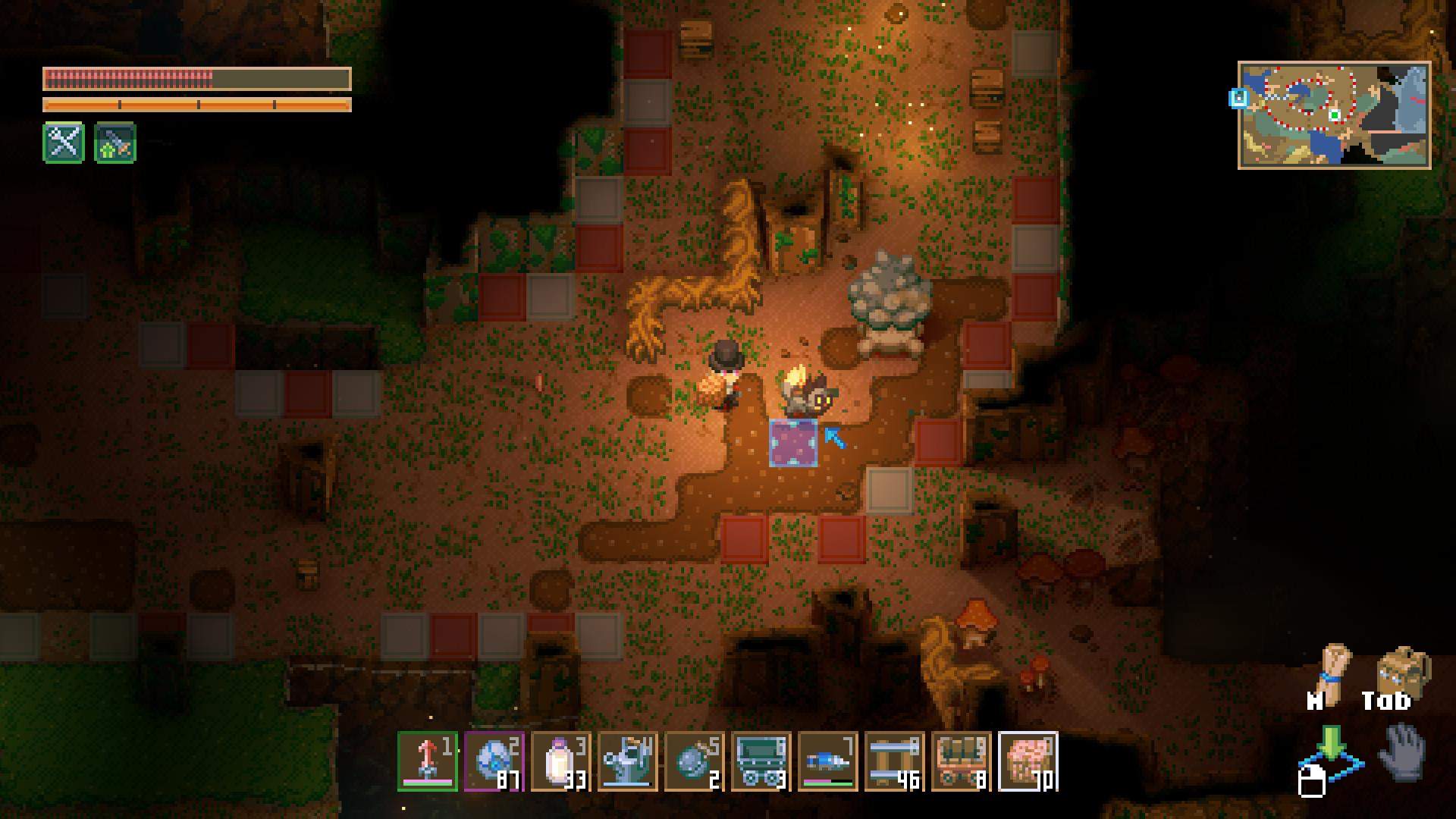Click the blue marker on the minimap edge

tap(1238, 98)
